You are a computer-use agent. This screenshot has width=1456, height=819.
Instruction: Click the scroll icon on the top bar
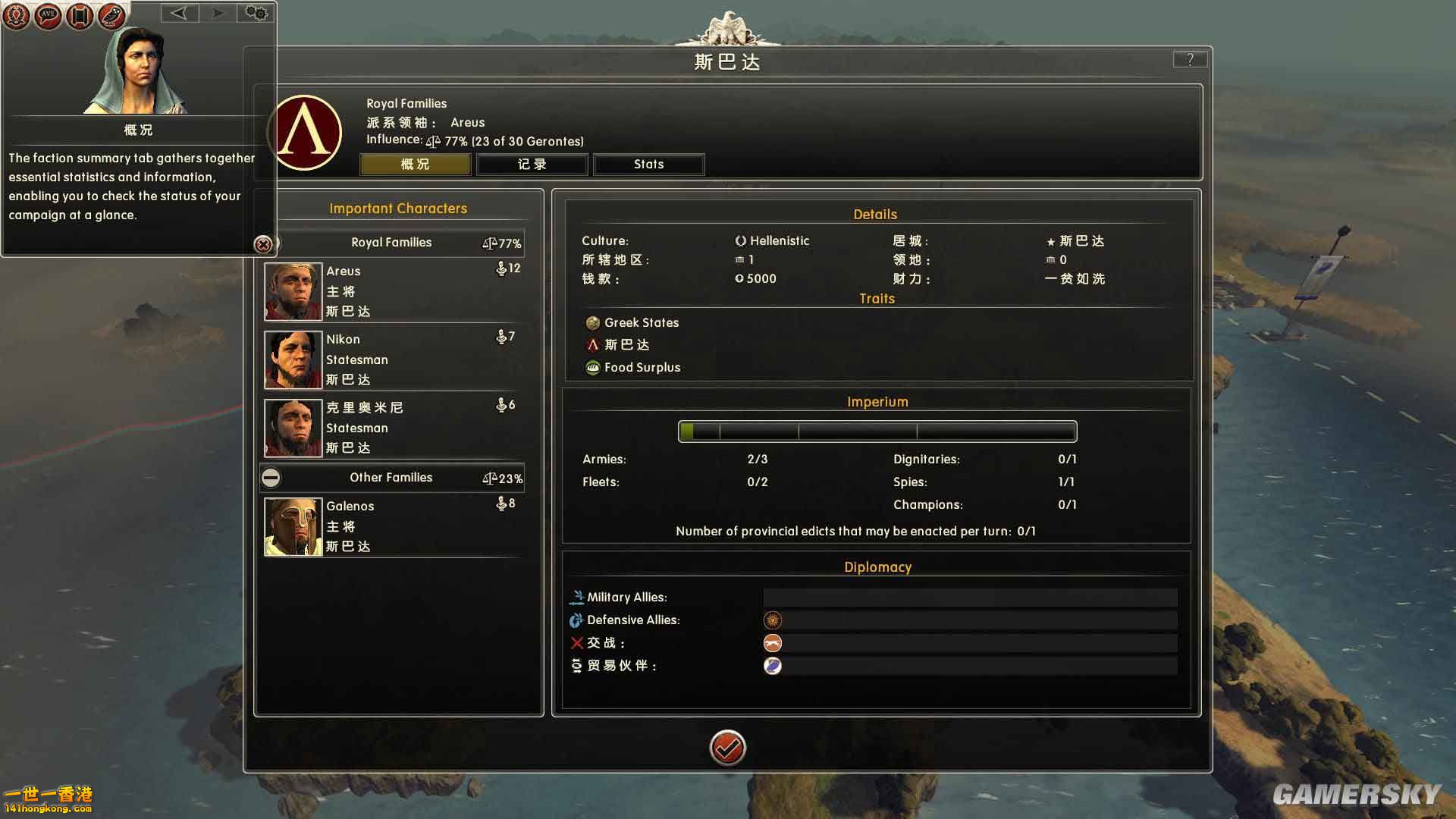point(80,15)
